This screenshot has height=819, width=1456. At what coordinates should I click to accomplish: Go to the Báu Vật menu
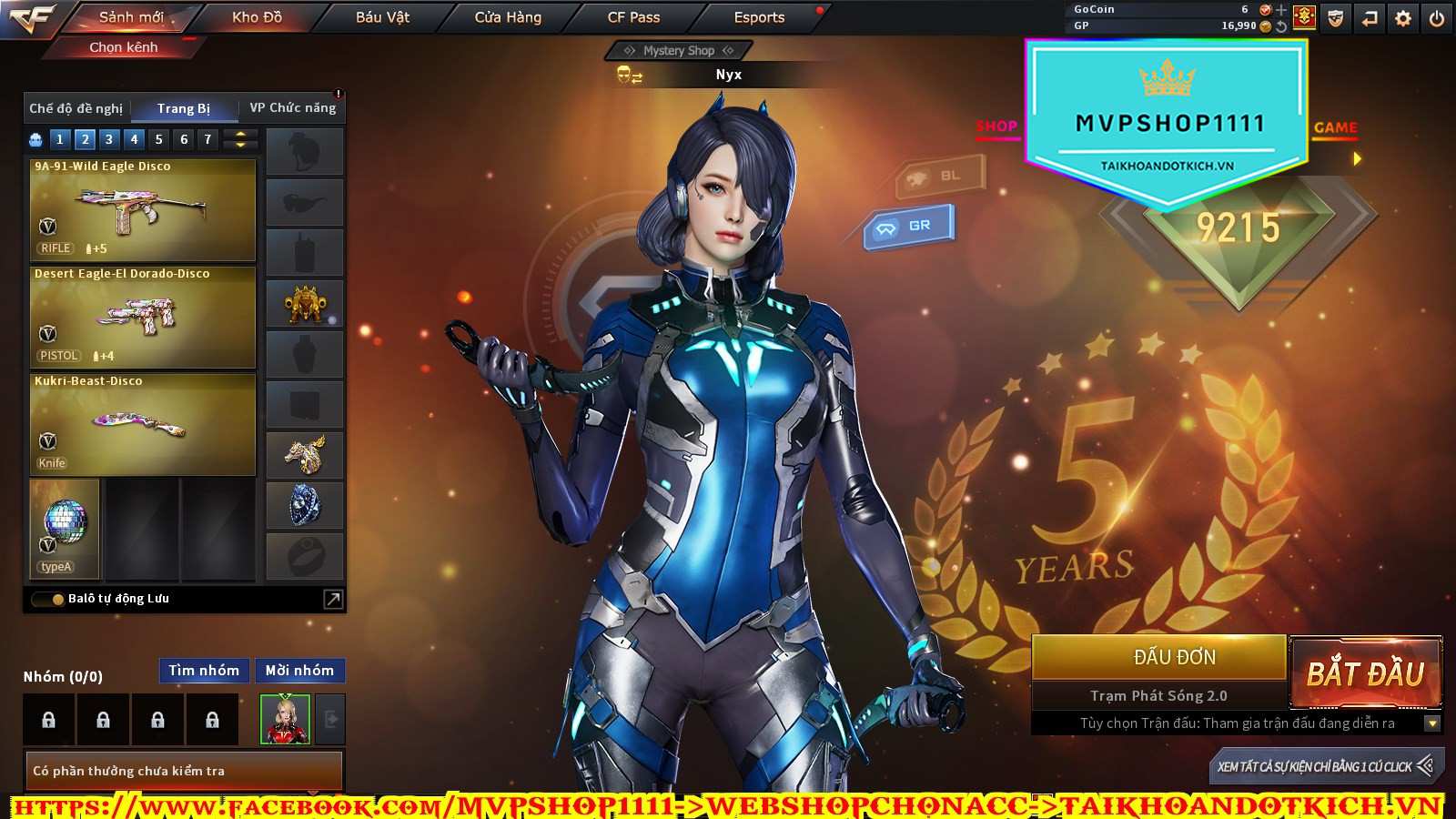[x=382, y=17]
